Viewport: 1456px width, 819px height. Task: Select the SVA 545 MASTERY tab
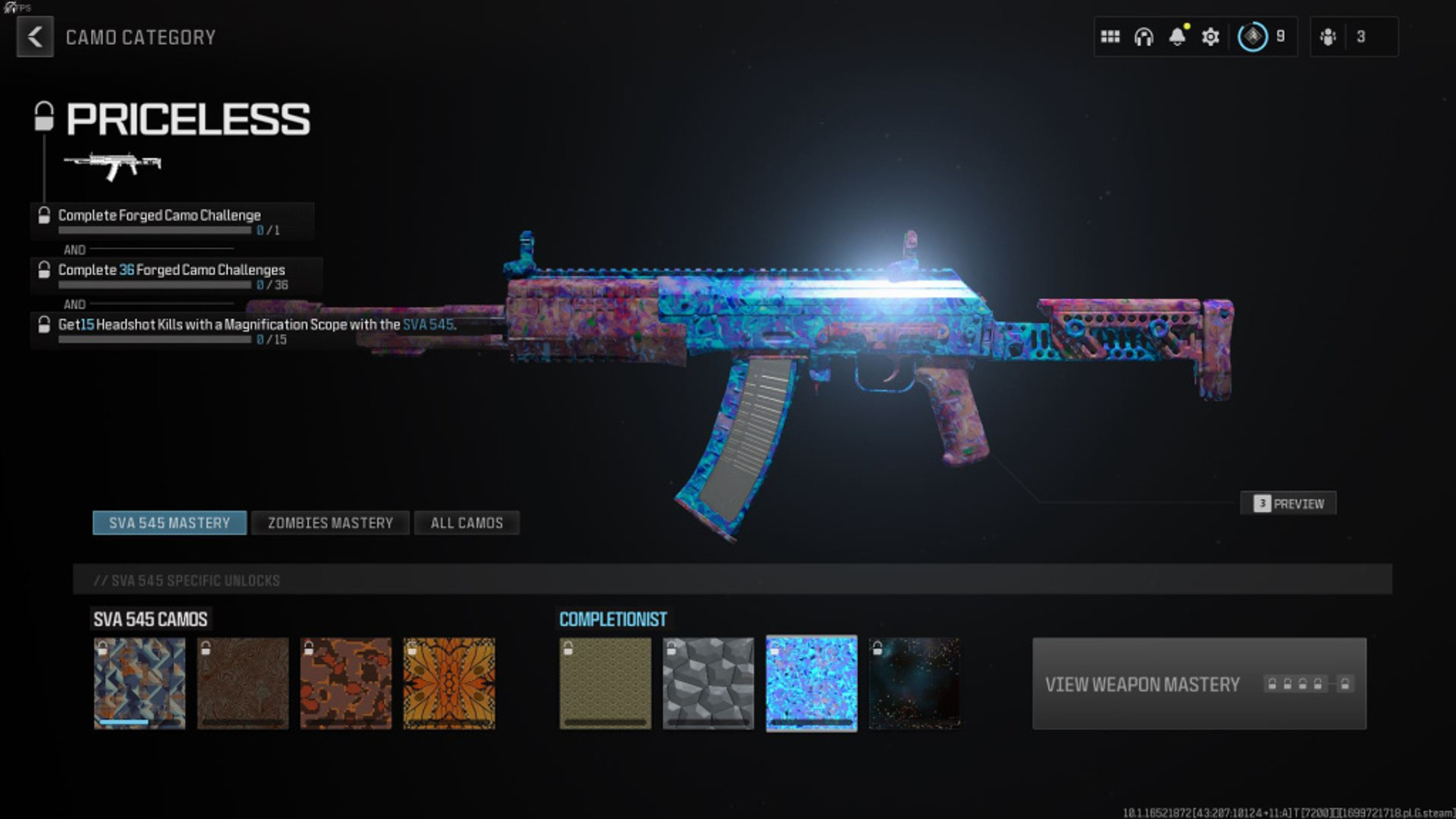(169, 522)
